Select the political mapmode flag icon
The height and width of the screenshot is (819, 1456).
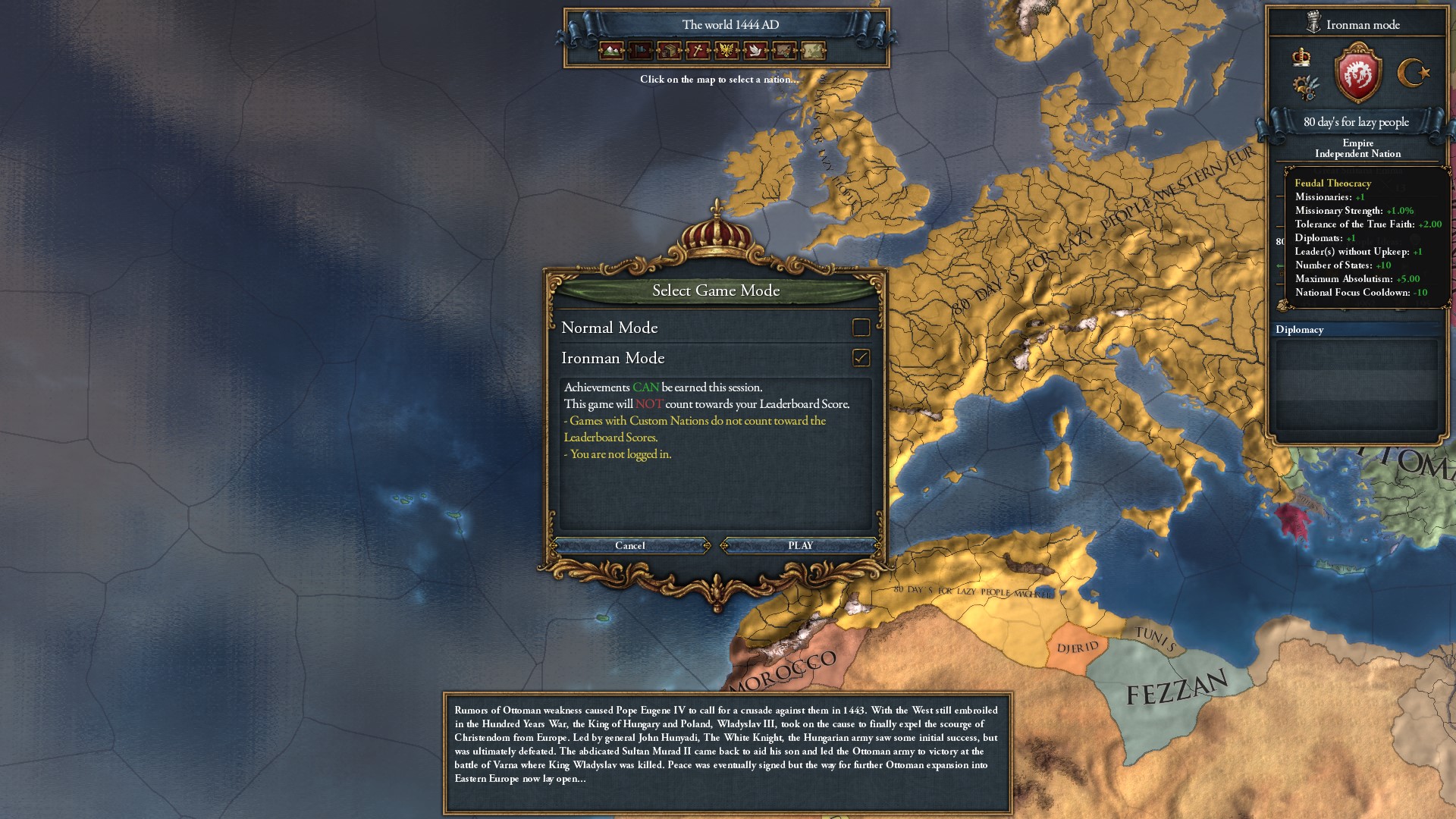click(x=639, y=51)
